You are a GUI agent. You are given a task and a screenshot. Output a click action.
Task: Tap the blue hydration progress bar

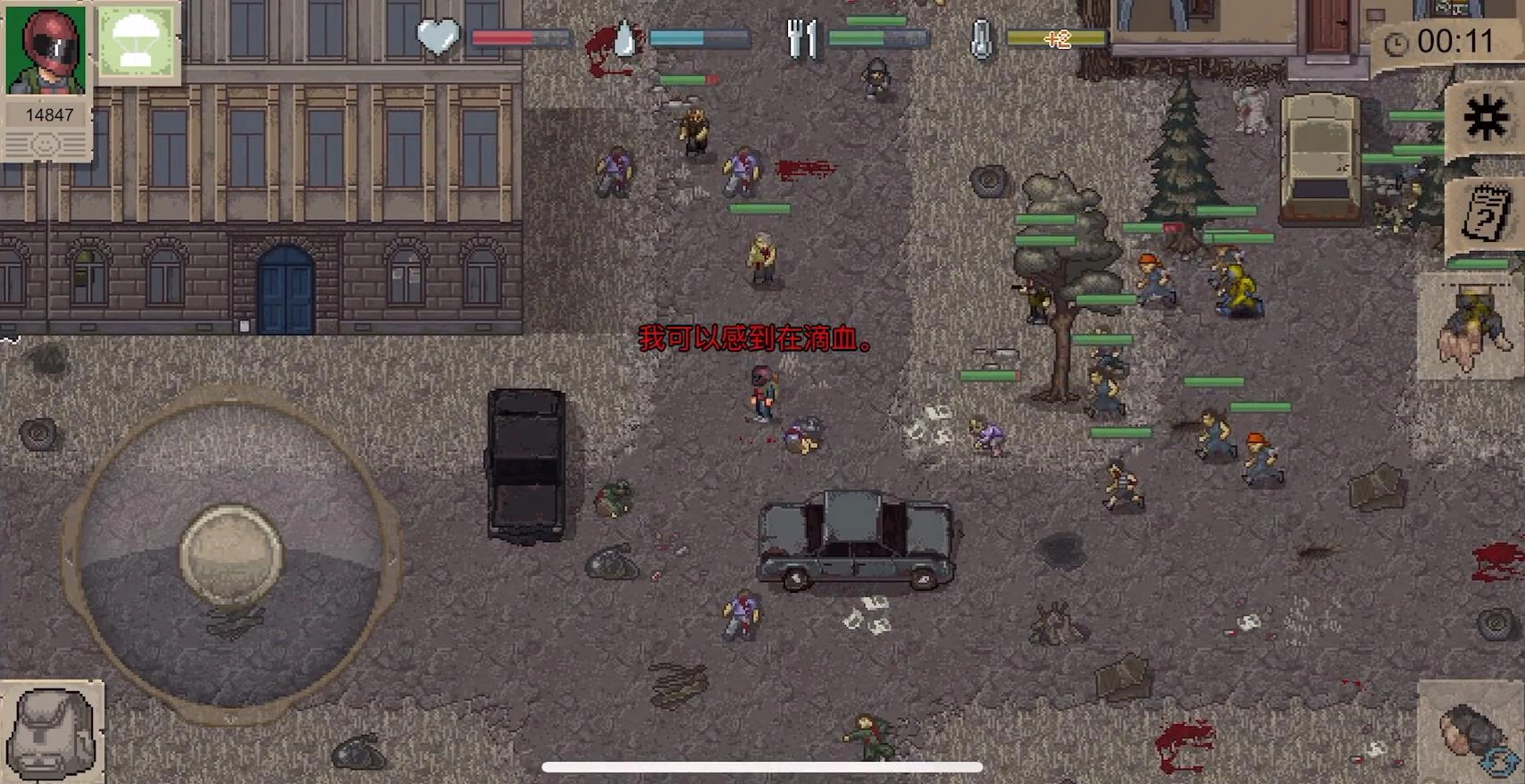[697, 38]
